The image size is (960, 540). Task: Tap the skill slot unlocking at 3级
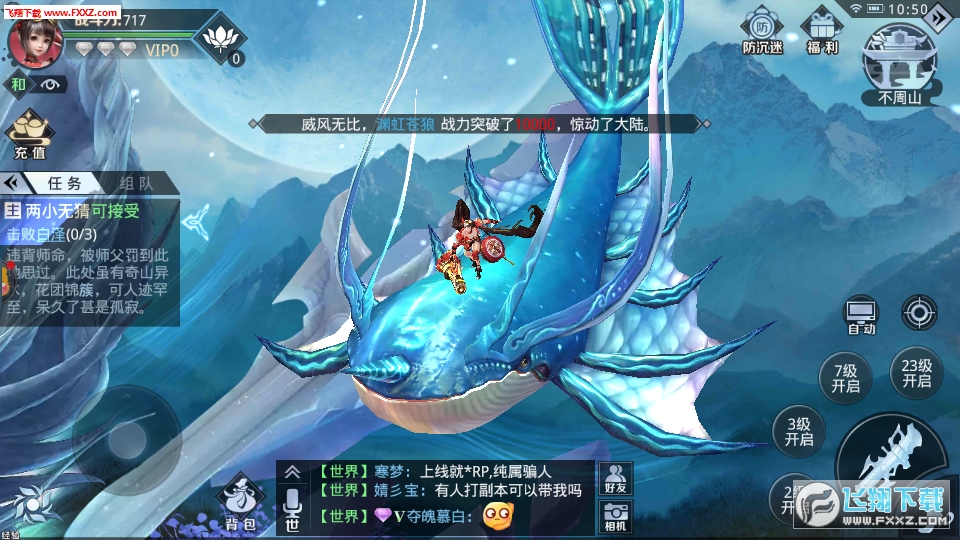click(799, 431)
